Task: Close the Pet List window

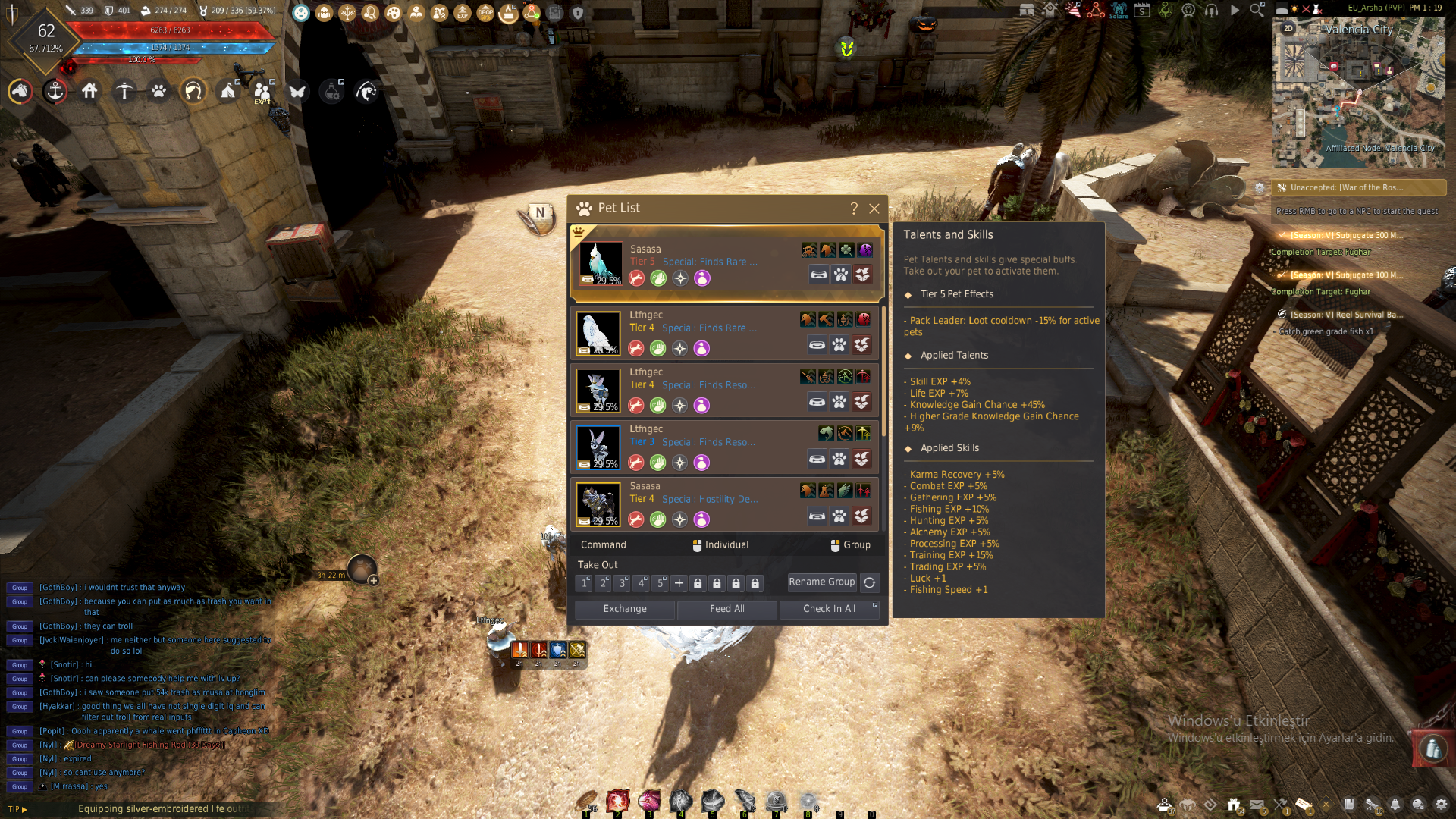Action: click(x=874, y=209)
